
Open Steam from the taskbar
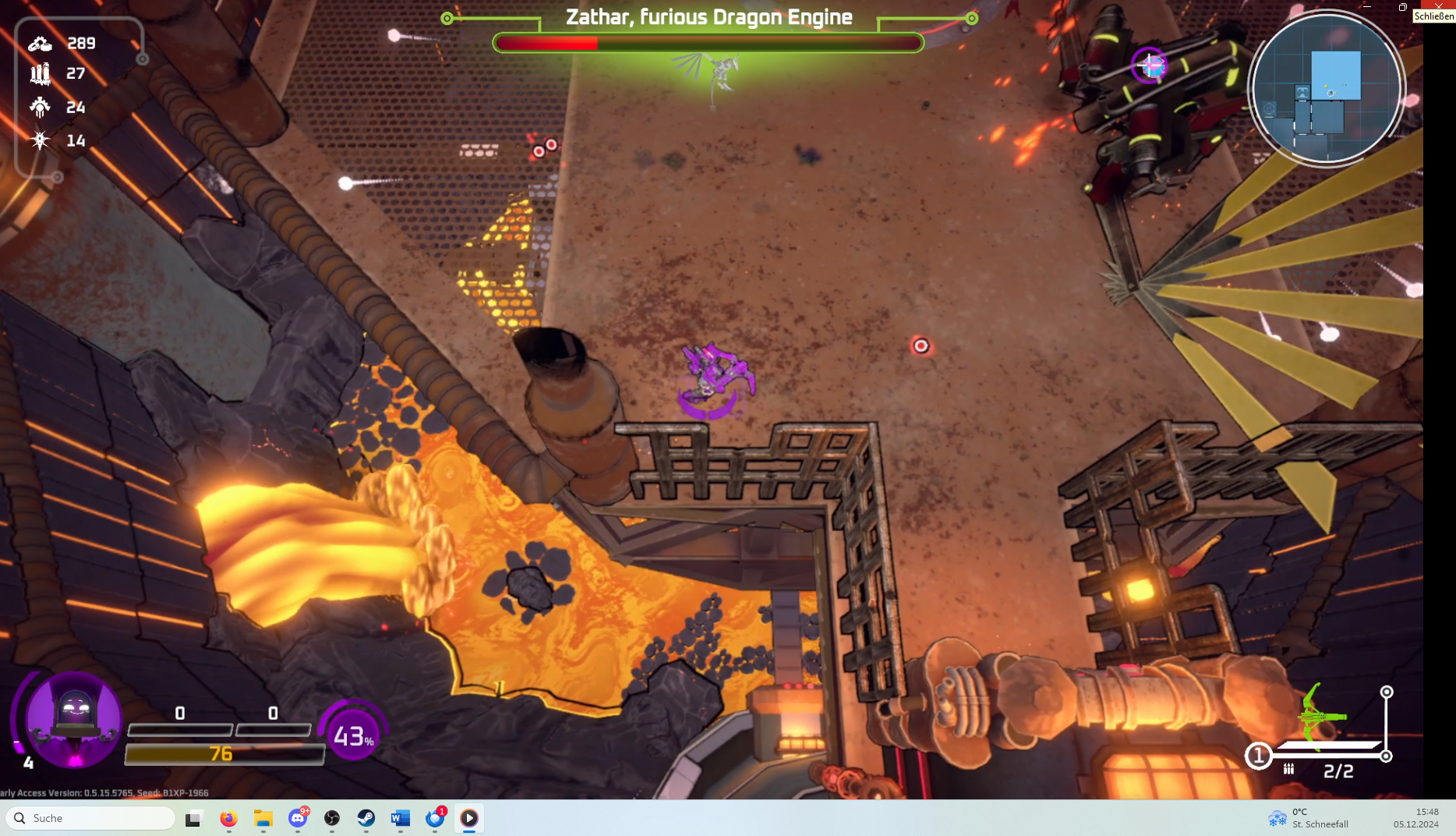tap(366, 818)
